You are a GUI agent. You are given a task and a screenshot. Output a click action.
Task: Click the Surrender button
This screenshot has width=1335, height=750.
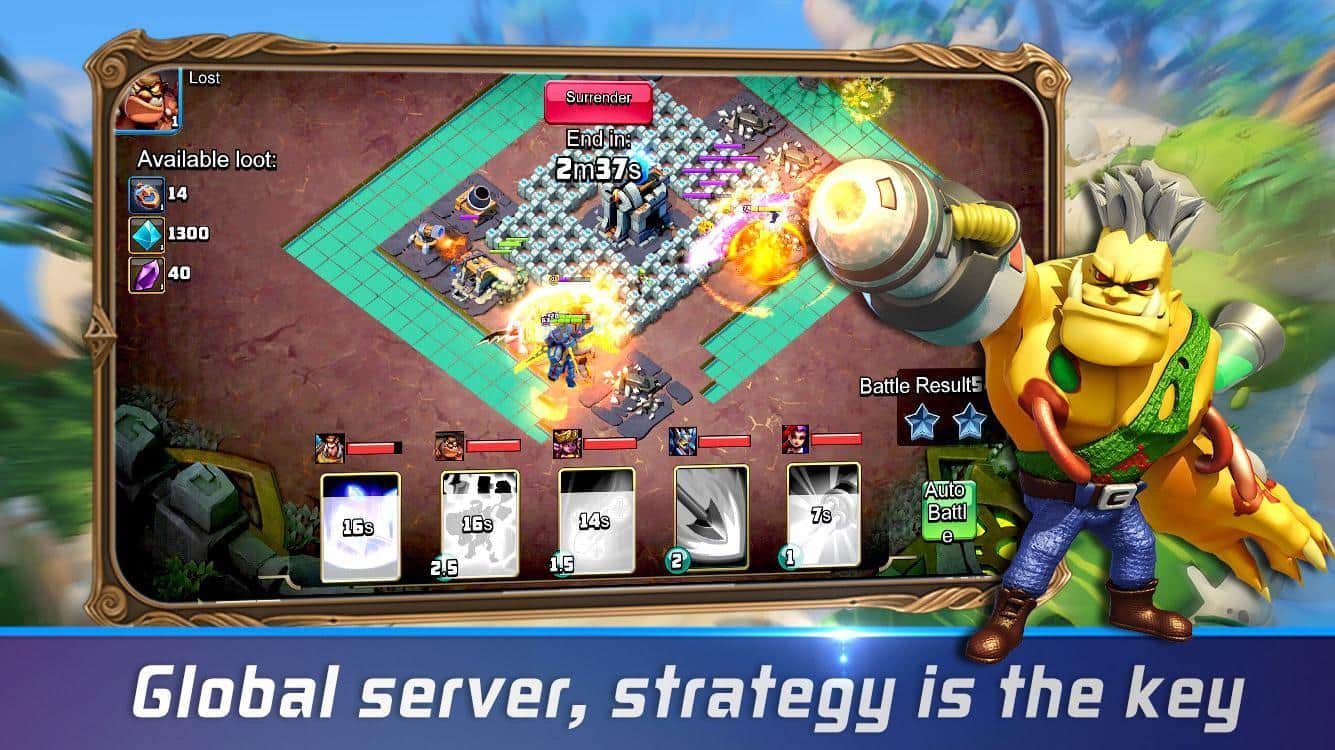[x=597, y=99]
